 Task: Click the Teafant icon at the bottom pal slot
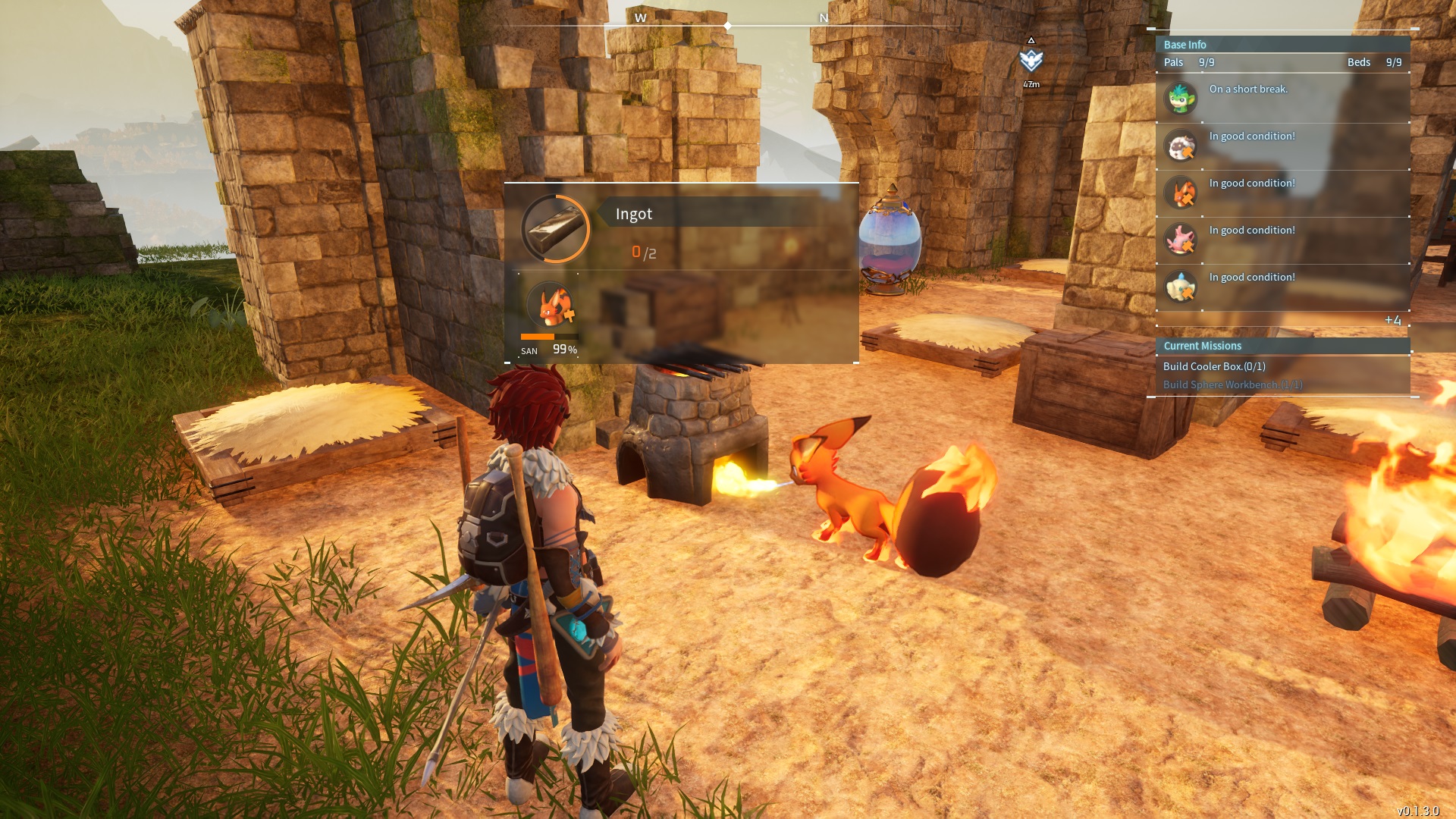tap(1181, 287)
